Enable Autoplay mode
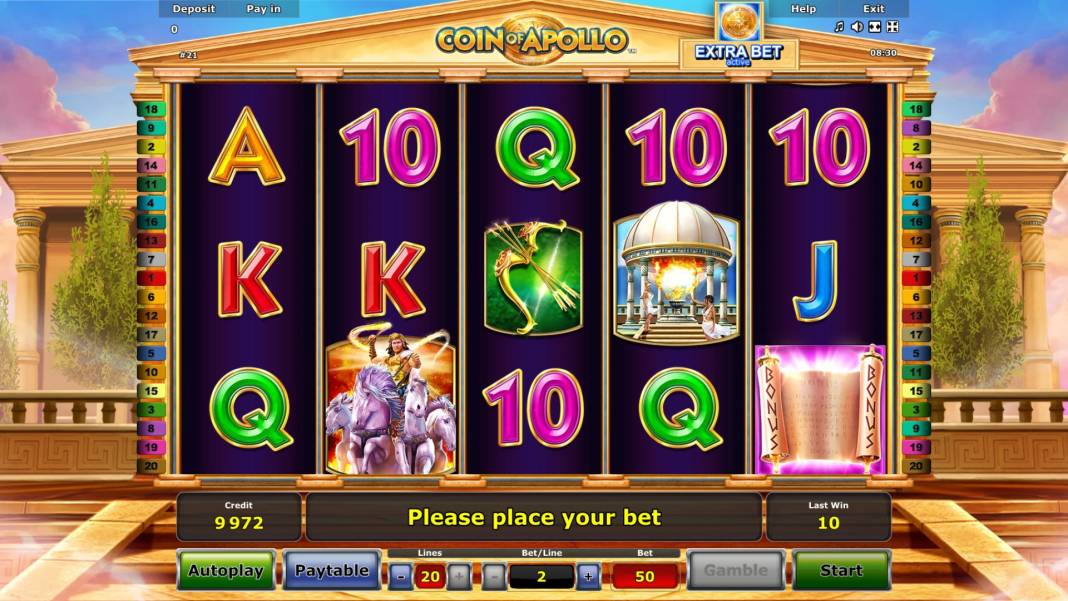The height and width of the screenshot is (601, 1068). (226, 570)
